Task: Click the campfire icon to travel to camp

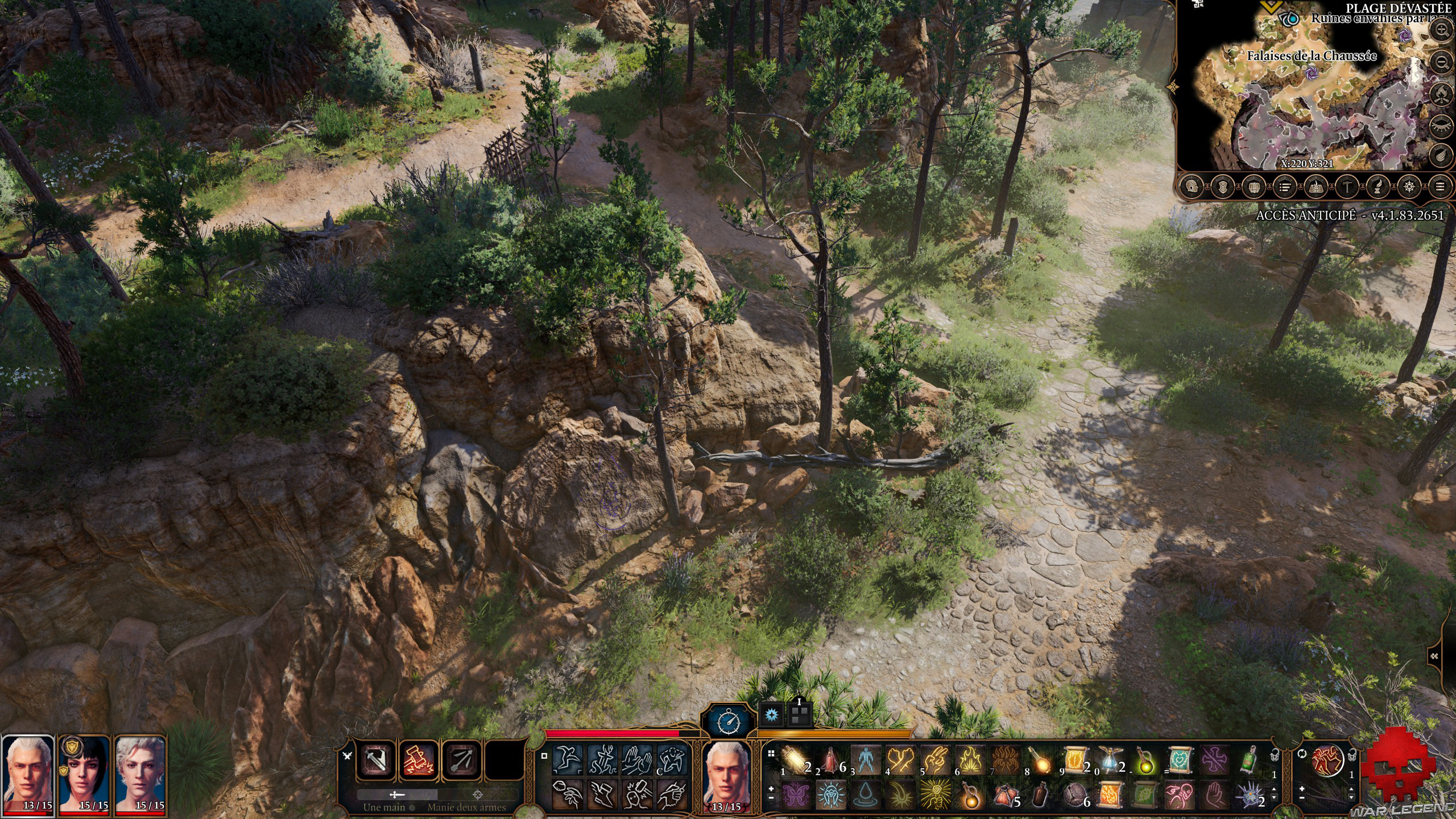Action: (1442, 93)
